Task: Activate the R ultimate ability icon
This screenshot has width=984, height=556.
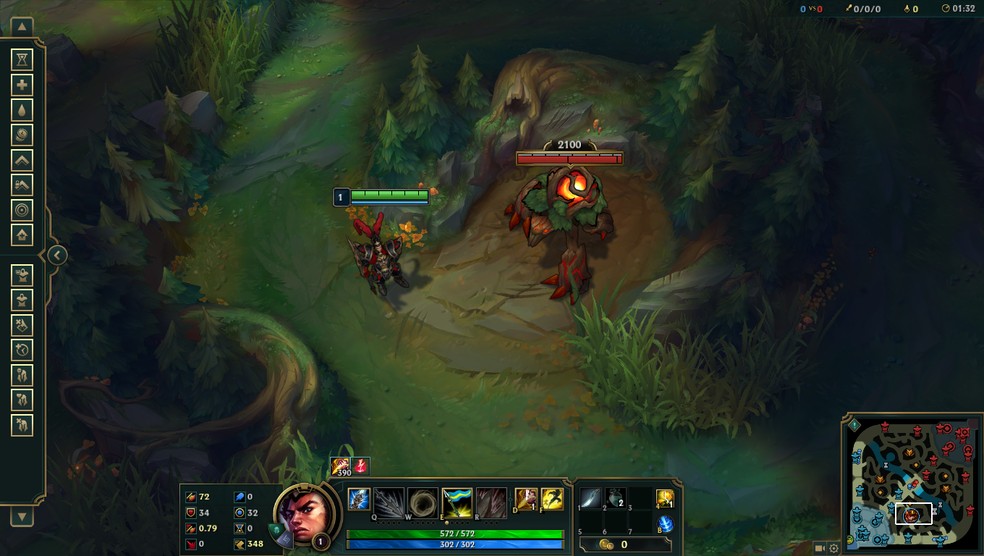Action: [x=490, y=499]
